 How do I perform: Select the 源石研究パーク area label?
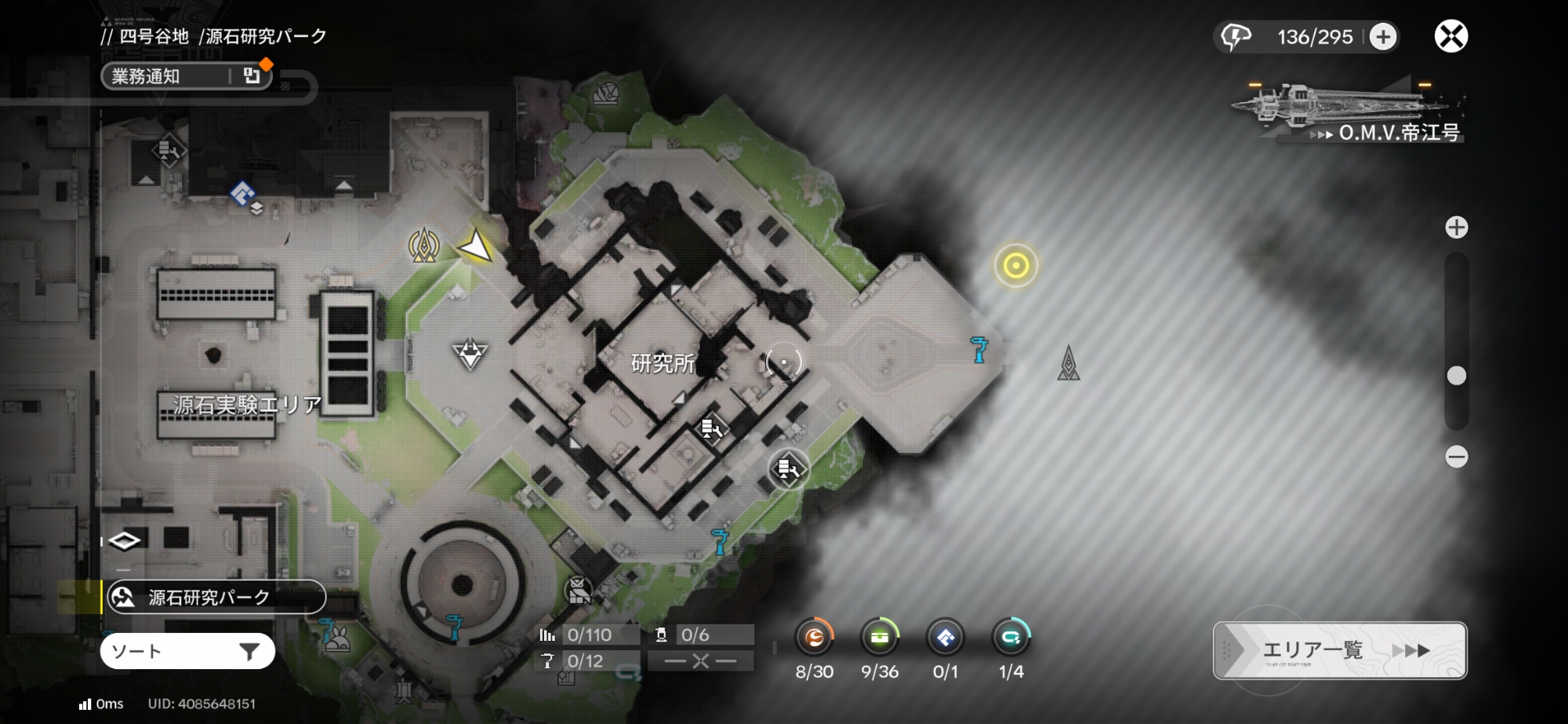tap(216, 598)
